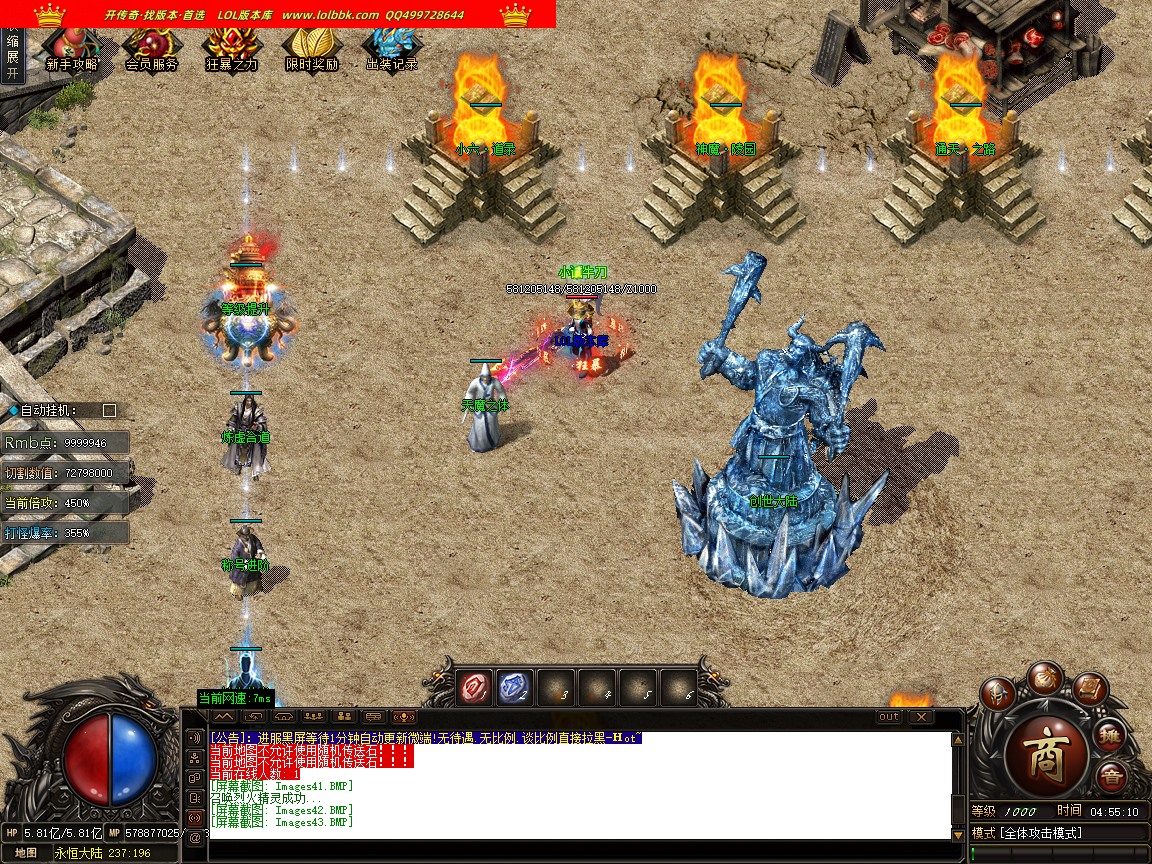Viewport: 1152px width, 864px height.
Task: Open the skill book button
Action: [x=1091, y=690]
